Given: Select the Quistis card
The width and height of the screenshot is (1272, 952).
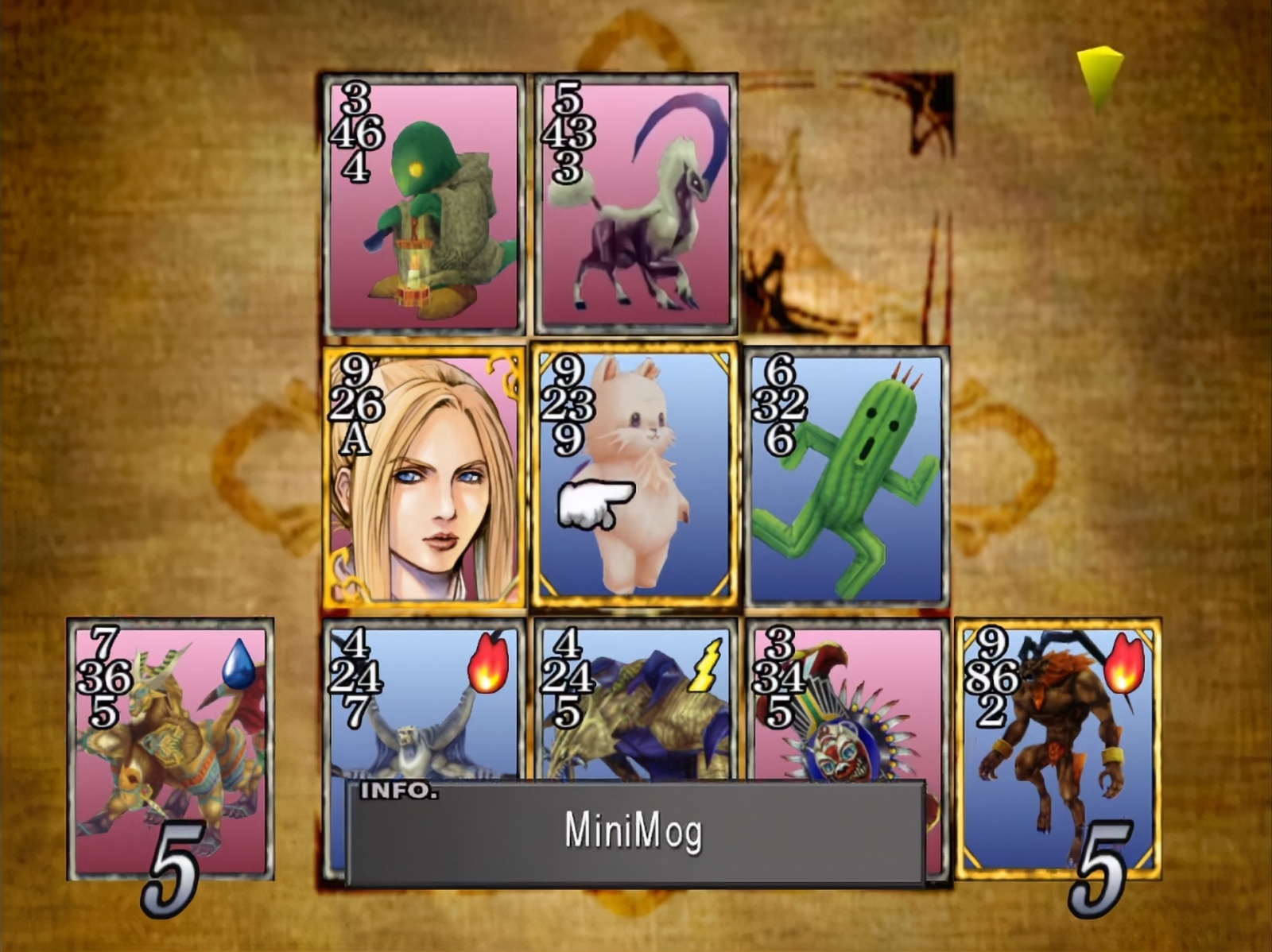Looking at the screenshot, I should pos(423,477).
